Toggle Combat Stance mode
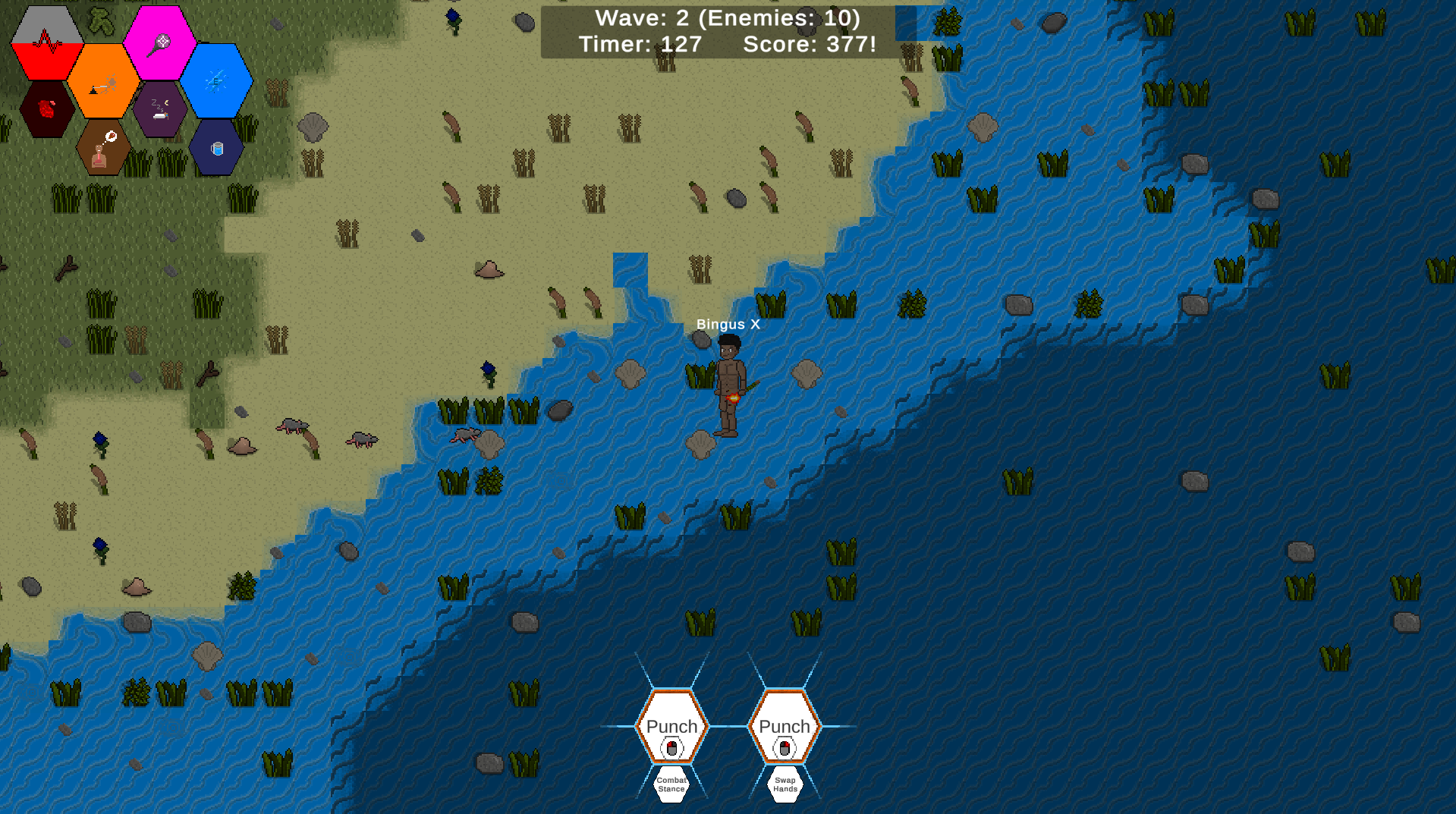This screenshot has width=1456, height=814. 671,784
